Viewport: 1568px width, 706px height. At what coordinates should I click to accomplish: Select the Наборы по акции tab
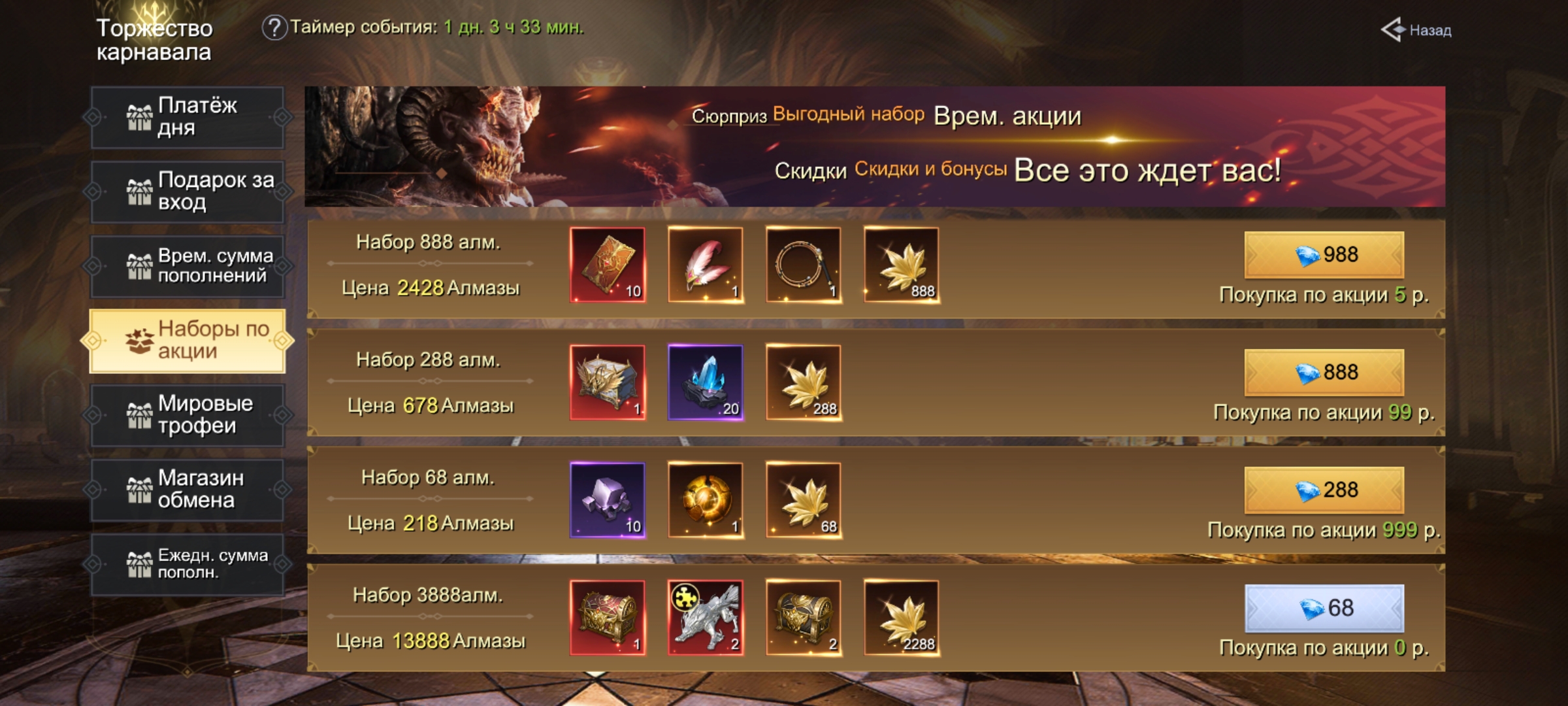pos(188,341)
